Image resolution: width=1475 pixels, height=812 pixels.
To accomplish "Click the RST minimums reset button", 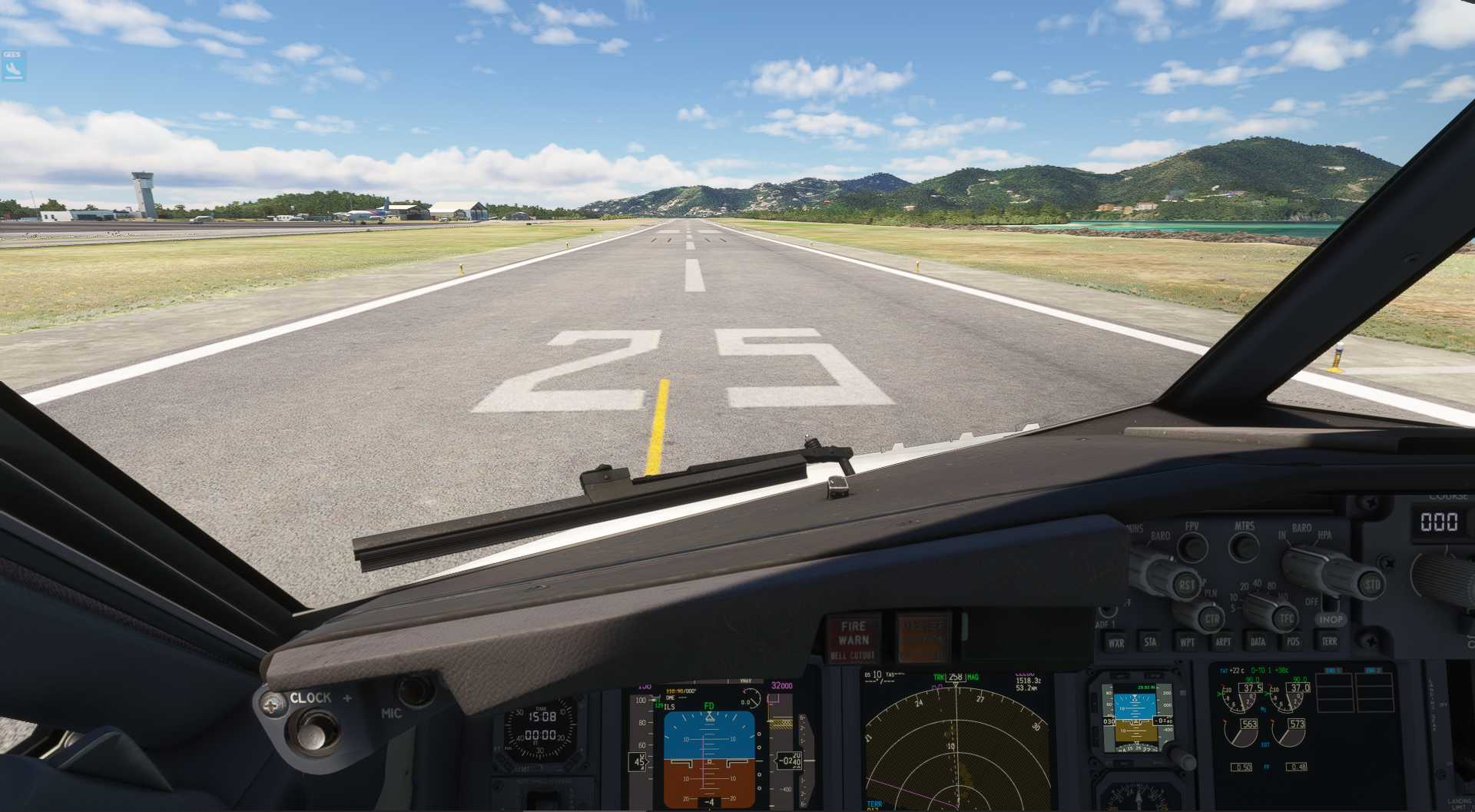I will [1186, 585].
